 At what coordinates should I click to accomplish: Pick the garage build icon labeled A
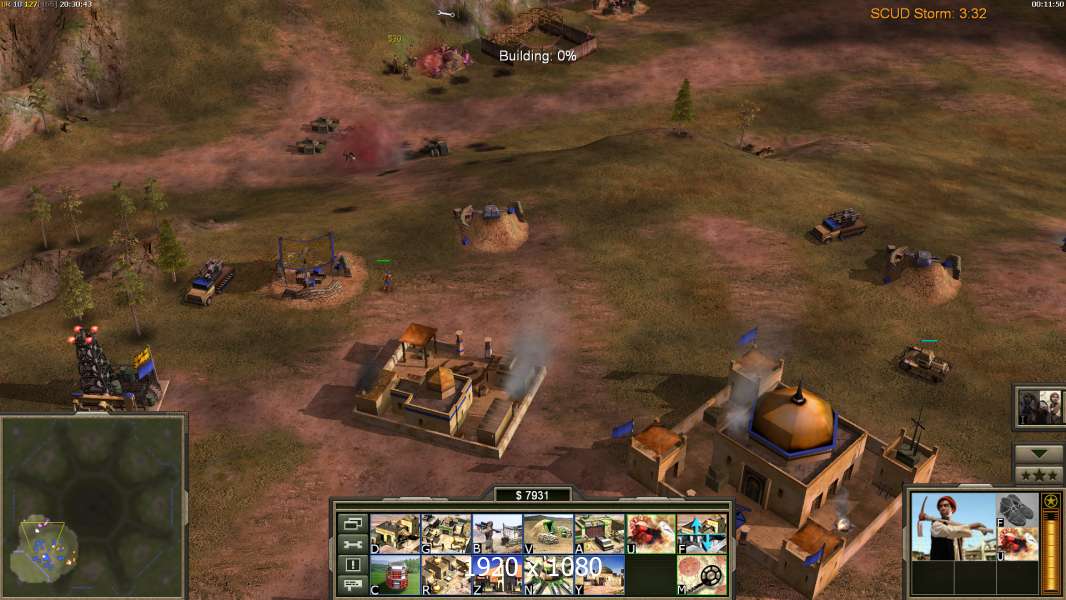[599, 533]
